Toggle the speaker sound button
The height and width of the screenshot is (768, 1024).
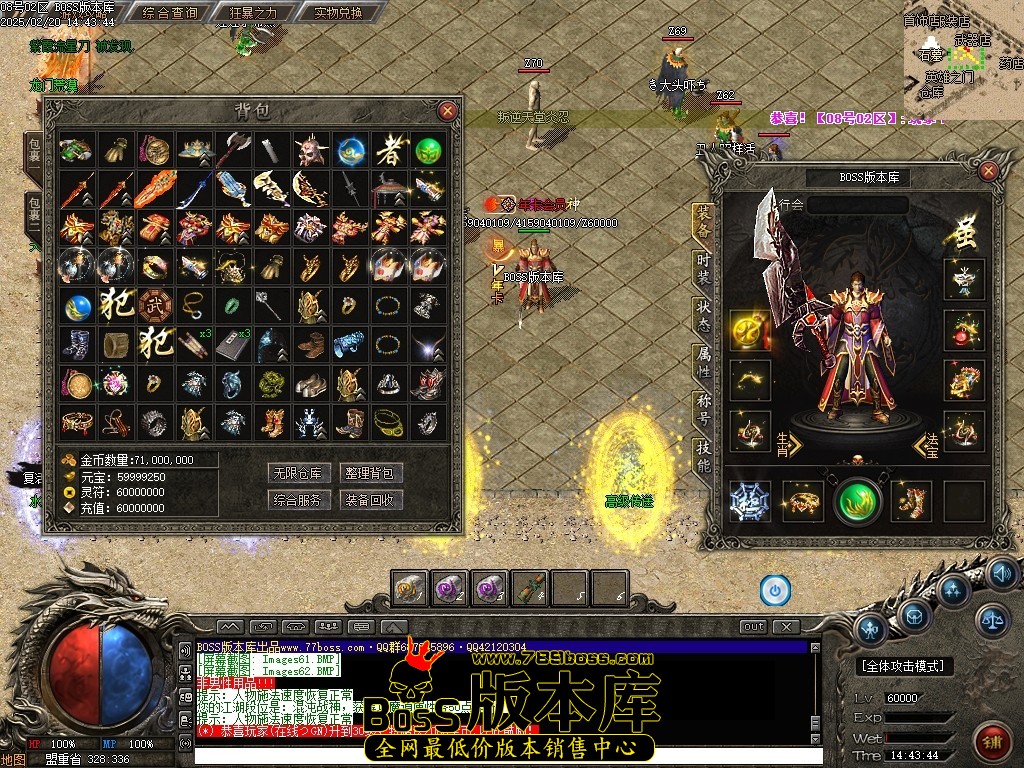click(x=1001, y=574)
